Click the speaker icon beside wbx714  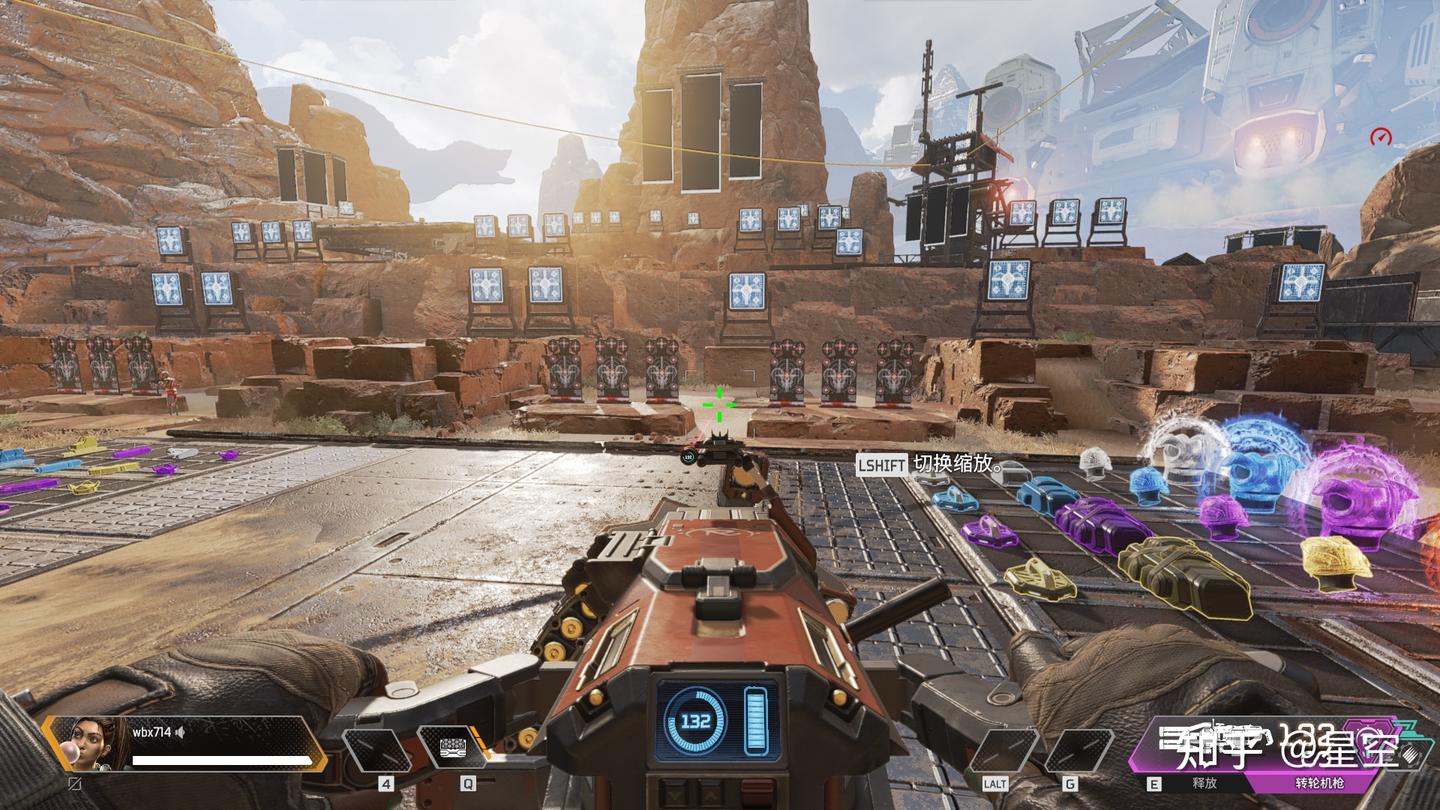[181, 732]
